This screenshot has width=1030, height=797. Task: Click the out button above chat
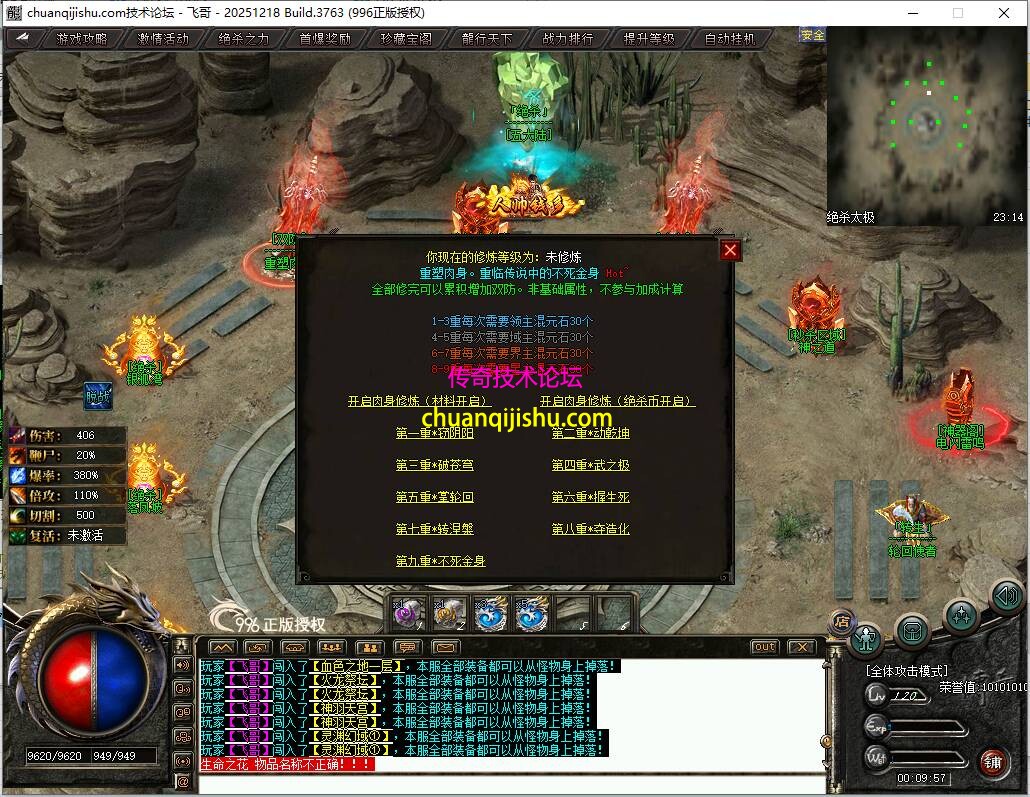[x=764, y=647]
